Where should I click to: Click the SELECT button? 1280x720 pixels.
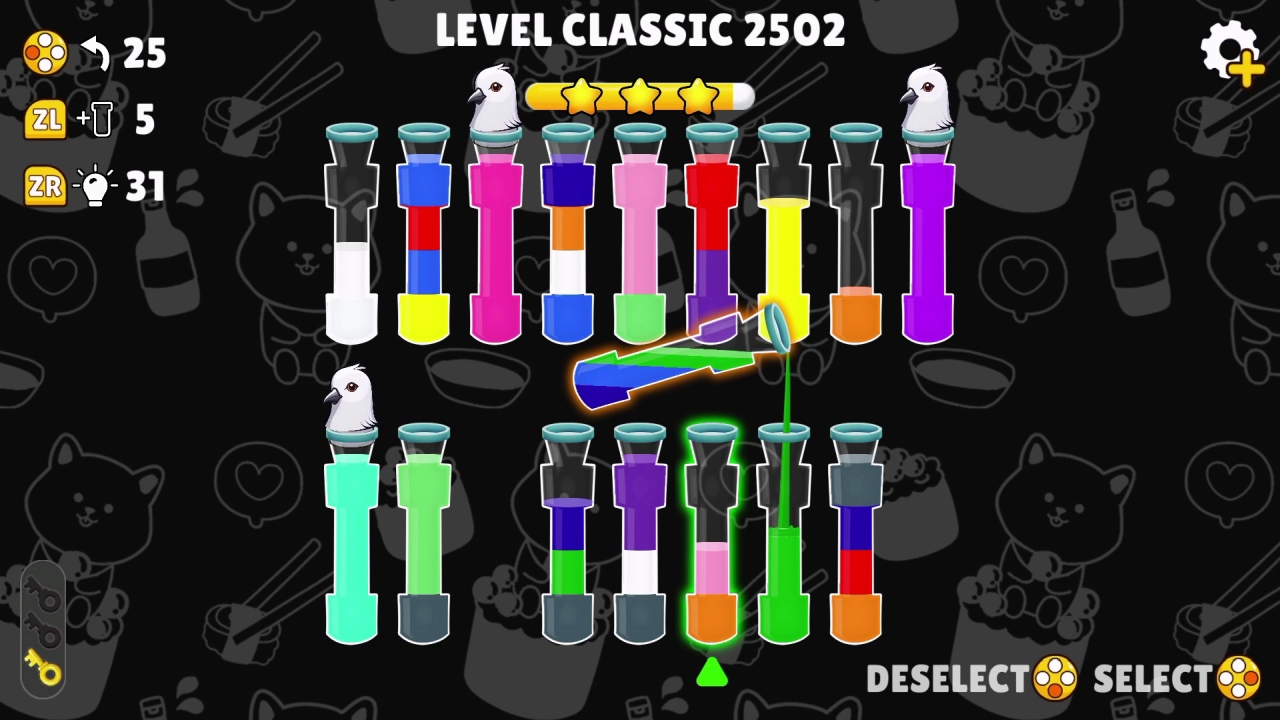point(1150,678)
